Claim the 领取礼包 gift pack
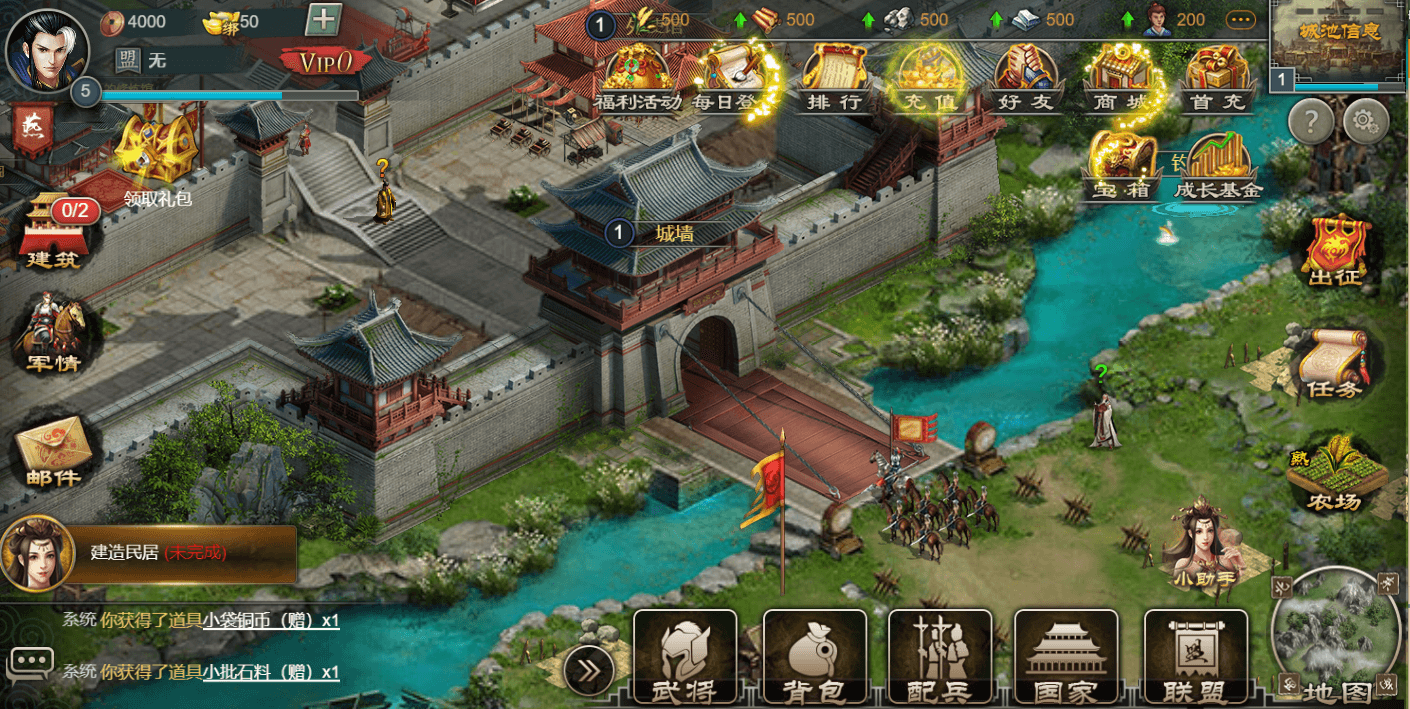 click(x=157, y=155)
